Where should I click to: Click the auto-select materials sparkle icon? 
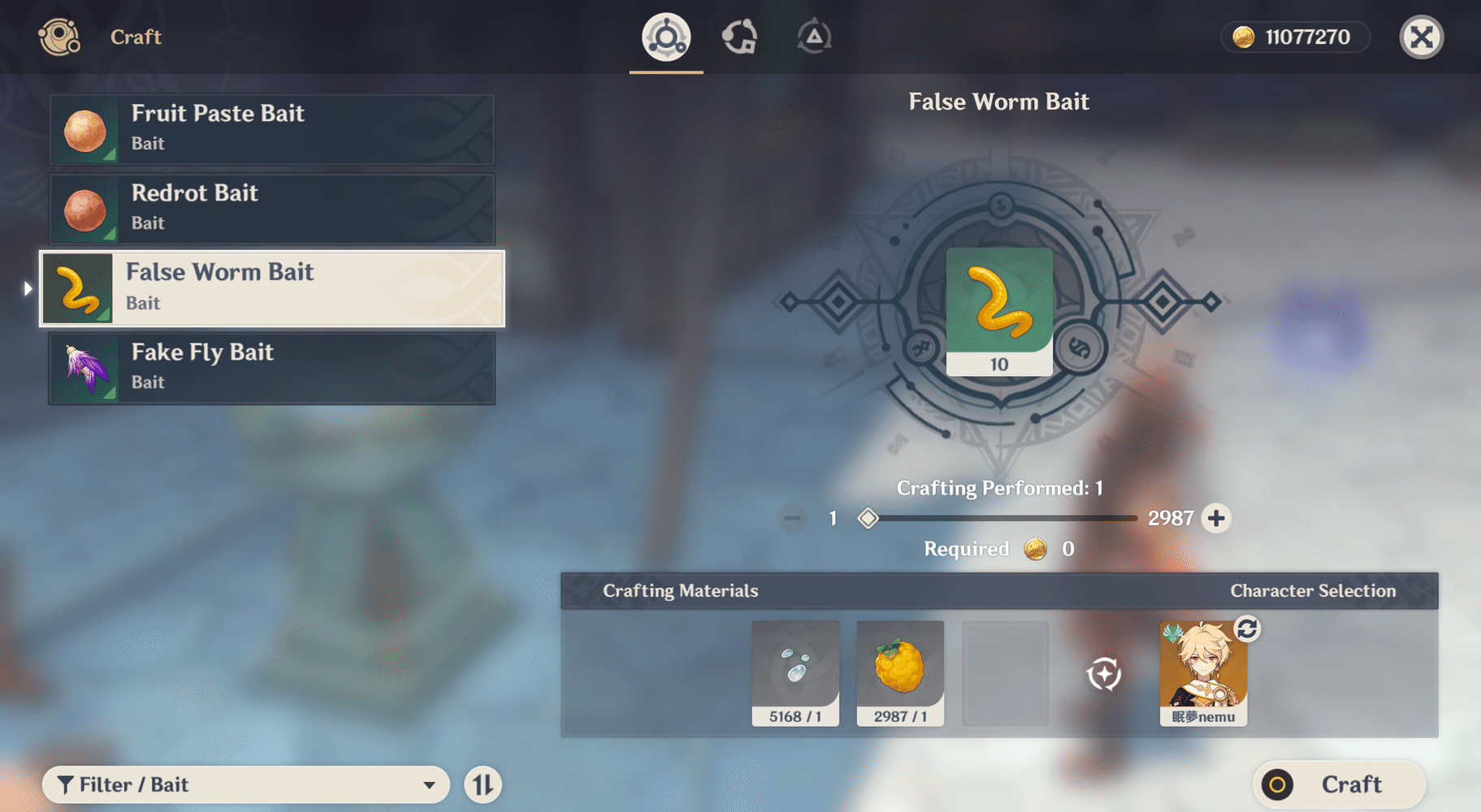[x=1102, y=673]
